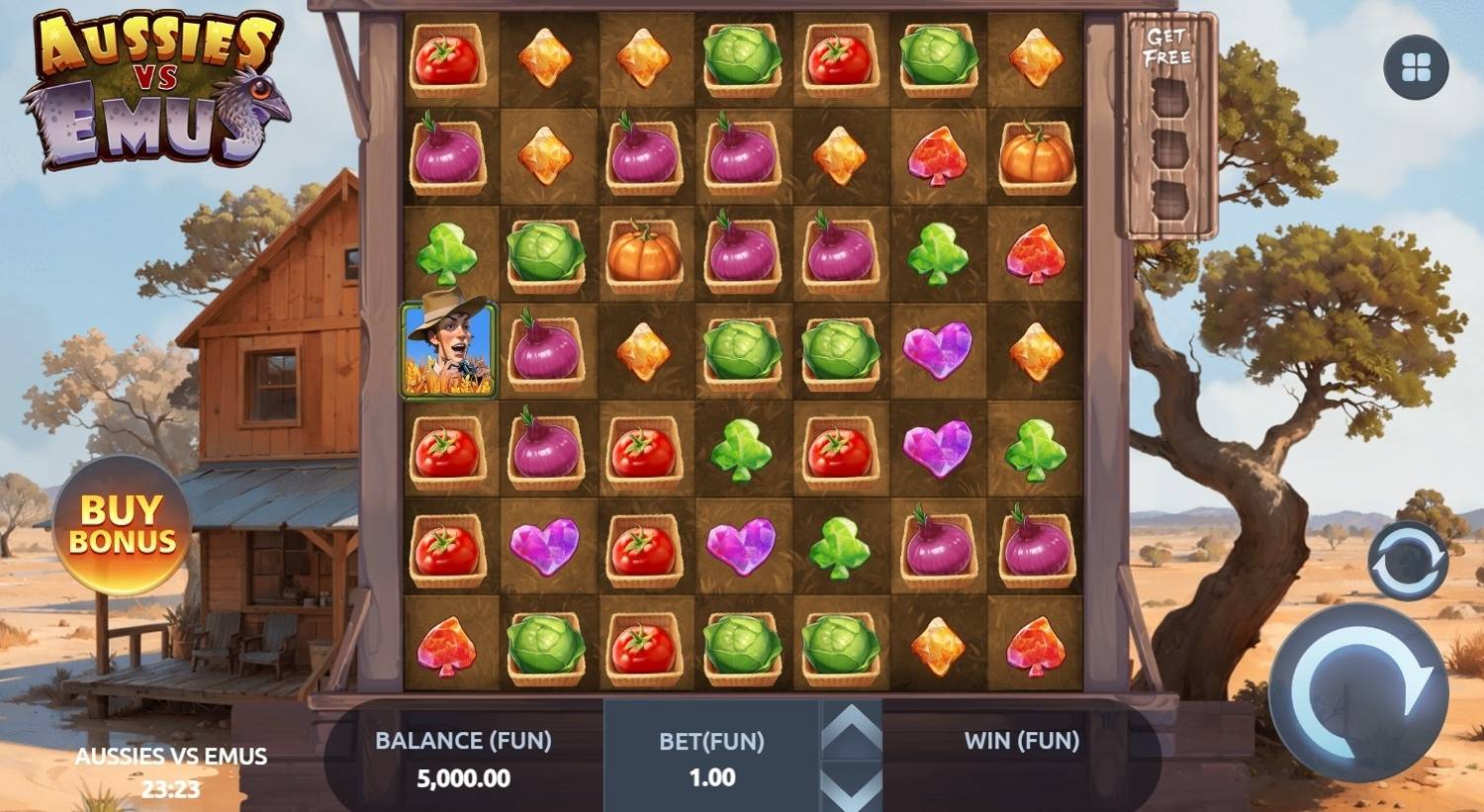Click the Buy Bonus button
This screenshot has width=1484, height=812.
(x=122, y=524)
